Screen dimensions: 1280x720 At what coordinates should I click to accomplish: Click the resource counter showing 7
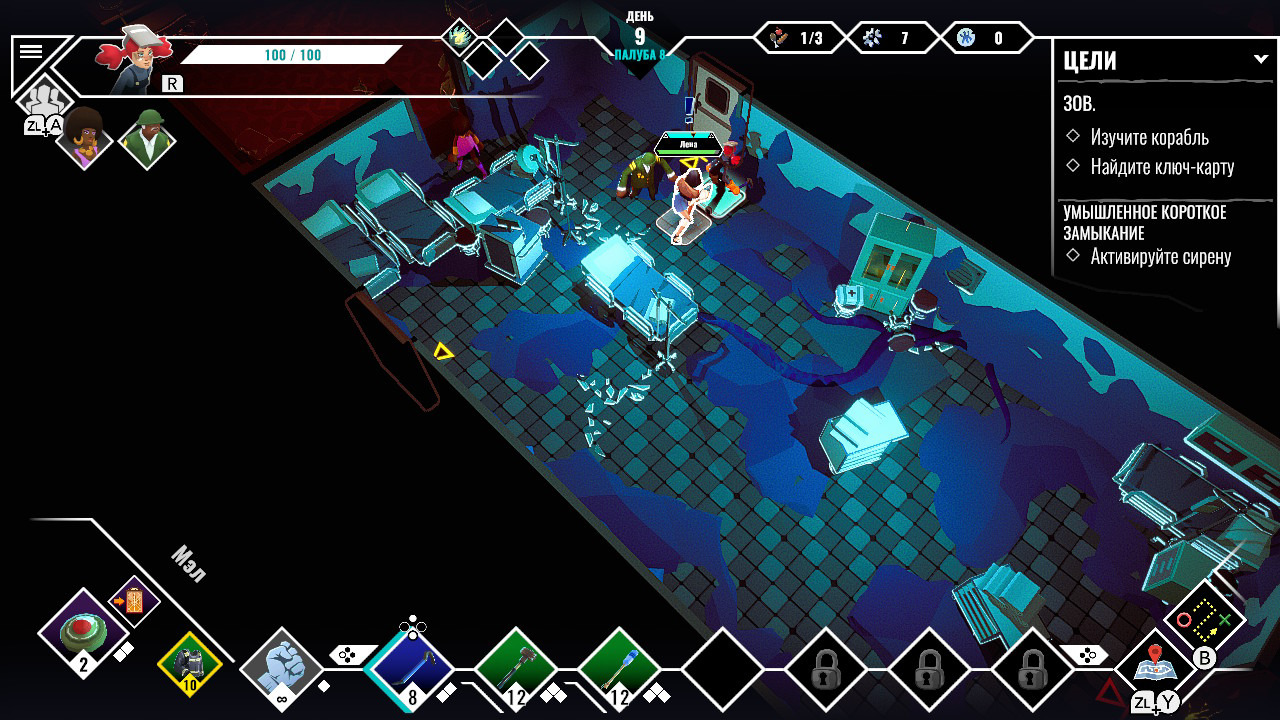coord(889,39)
